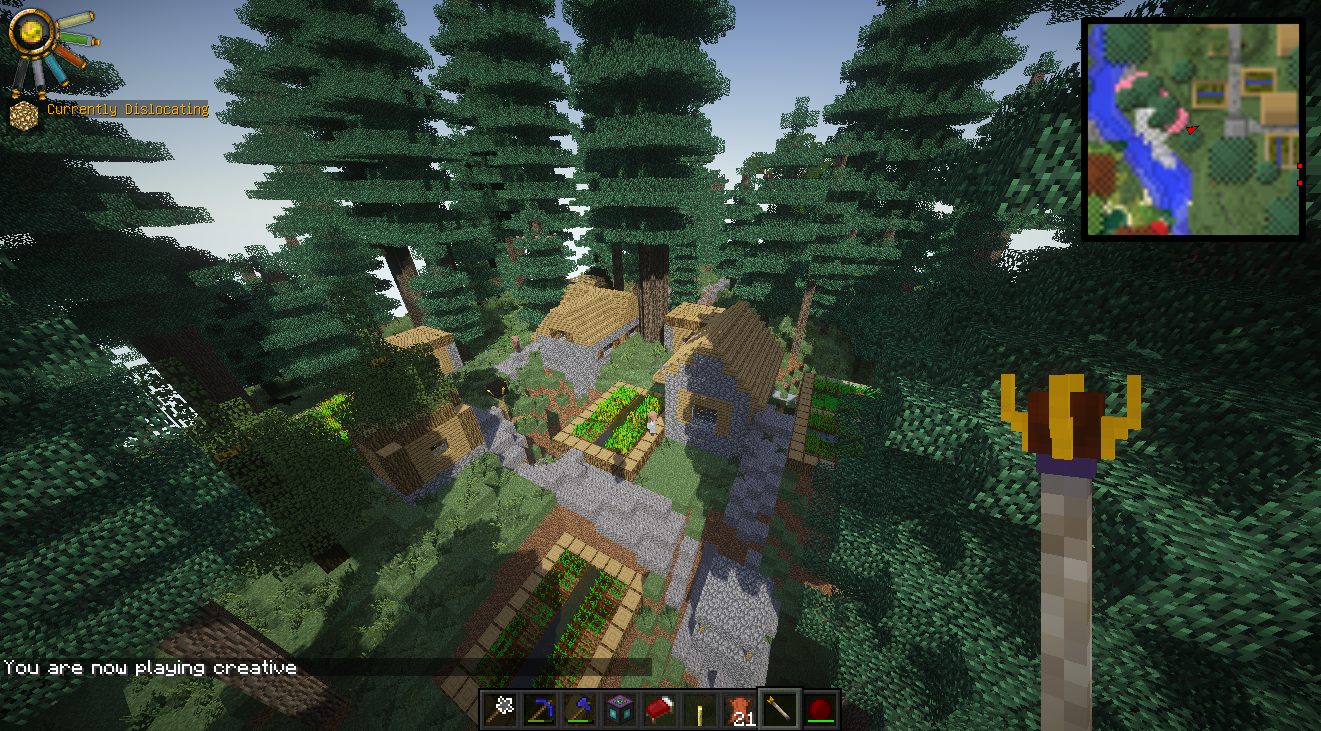Select the spiked mace hotbar slot
This screenshot has height=731, width=1321.
(x=500, y=709)
